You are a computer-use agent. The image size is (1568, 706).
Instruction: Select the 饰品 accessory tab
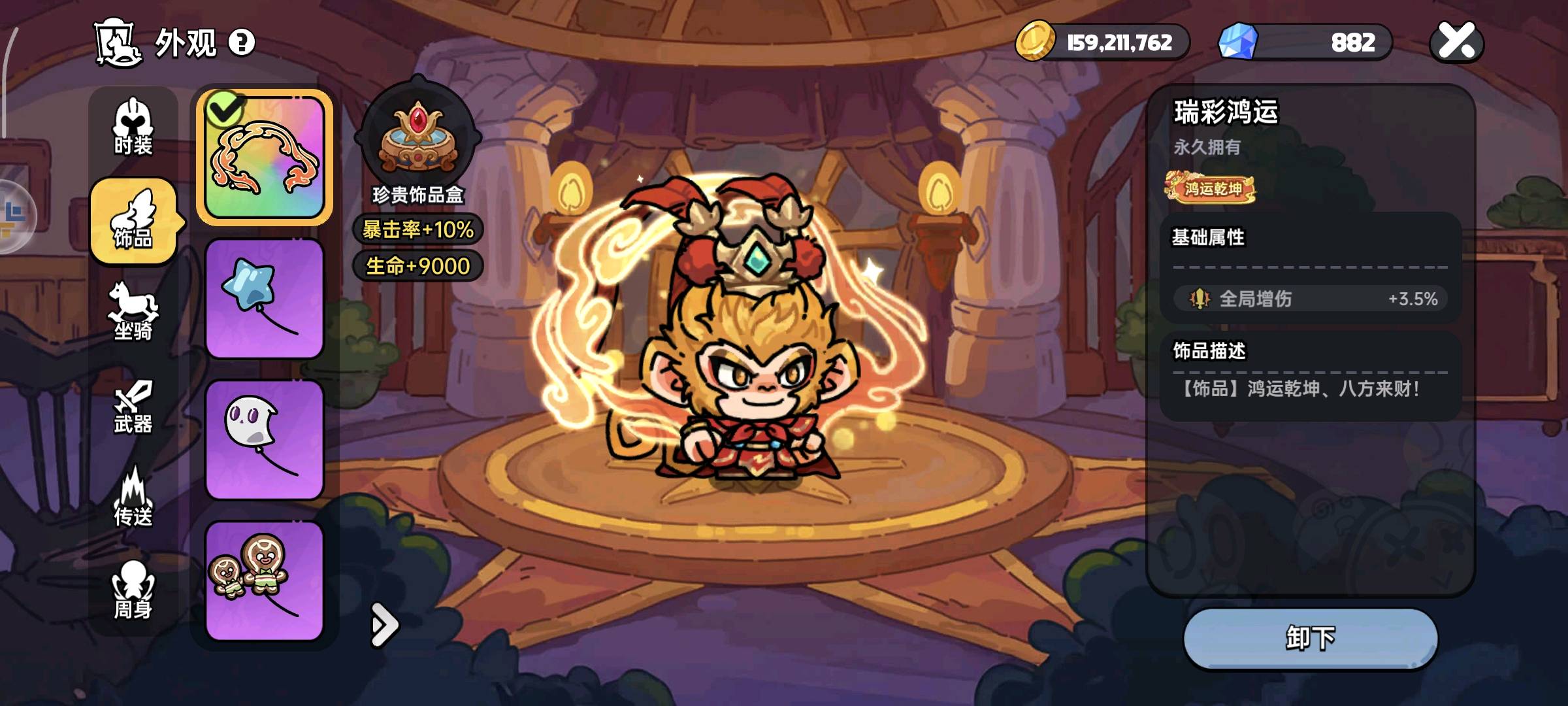pos(133,221)
